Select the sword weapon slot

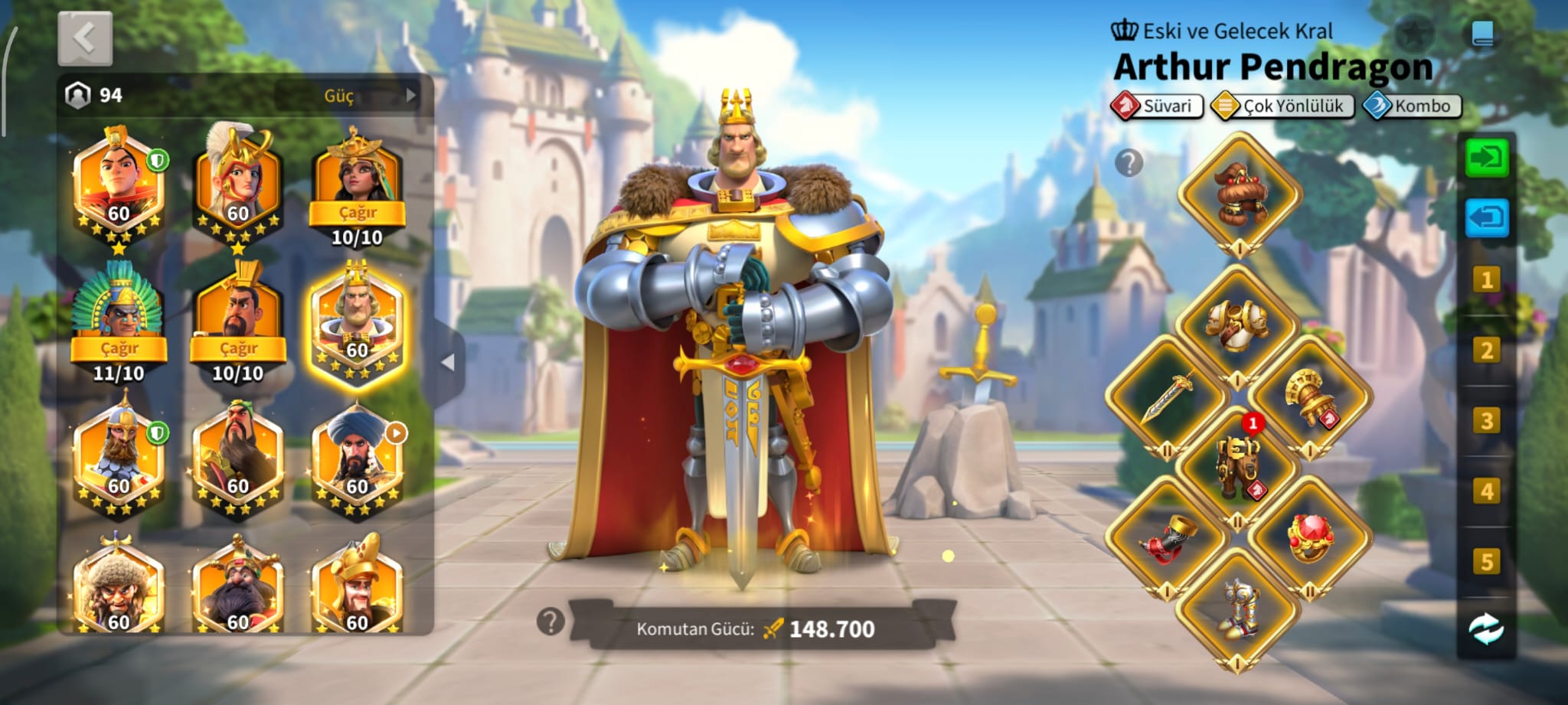pos(1168,397)
